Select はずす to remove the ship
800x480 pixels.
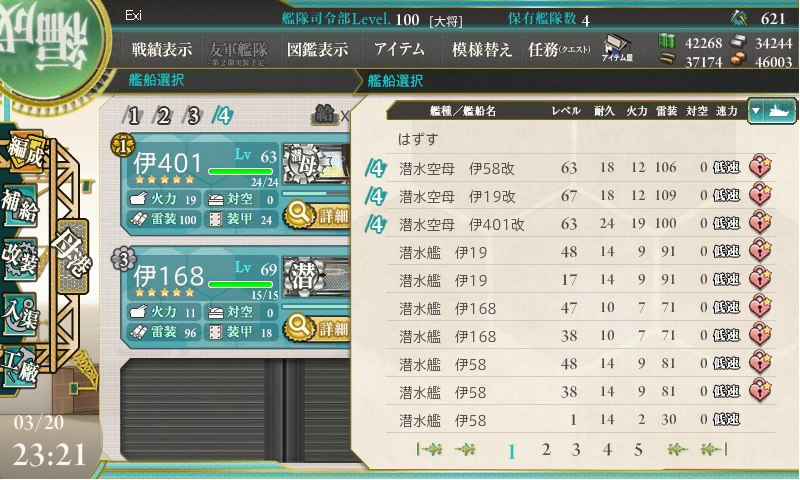pyautogui.click(x=418, y=137)
